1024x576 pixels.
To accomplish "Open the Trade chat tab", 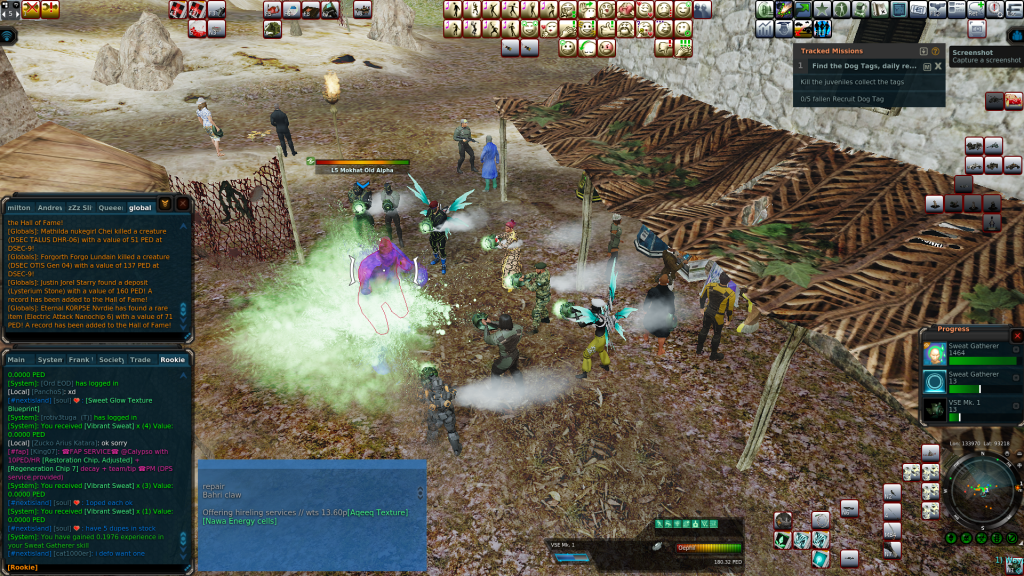I will (x=140, y=359).
